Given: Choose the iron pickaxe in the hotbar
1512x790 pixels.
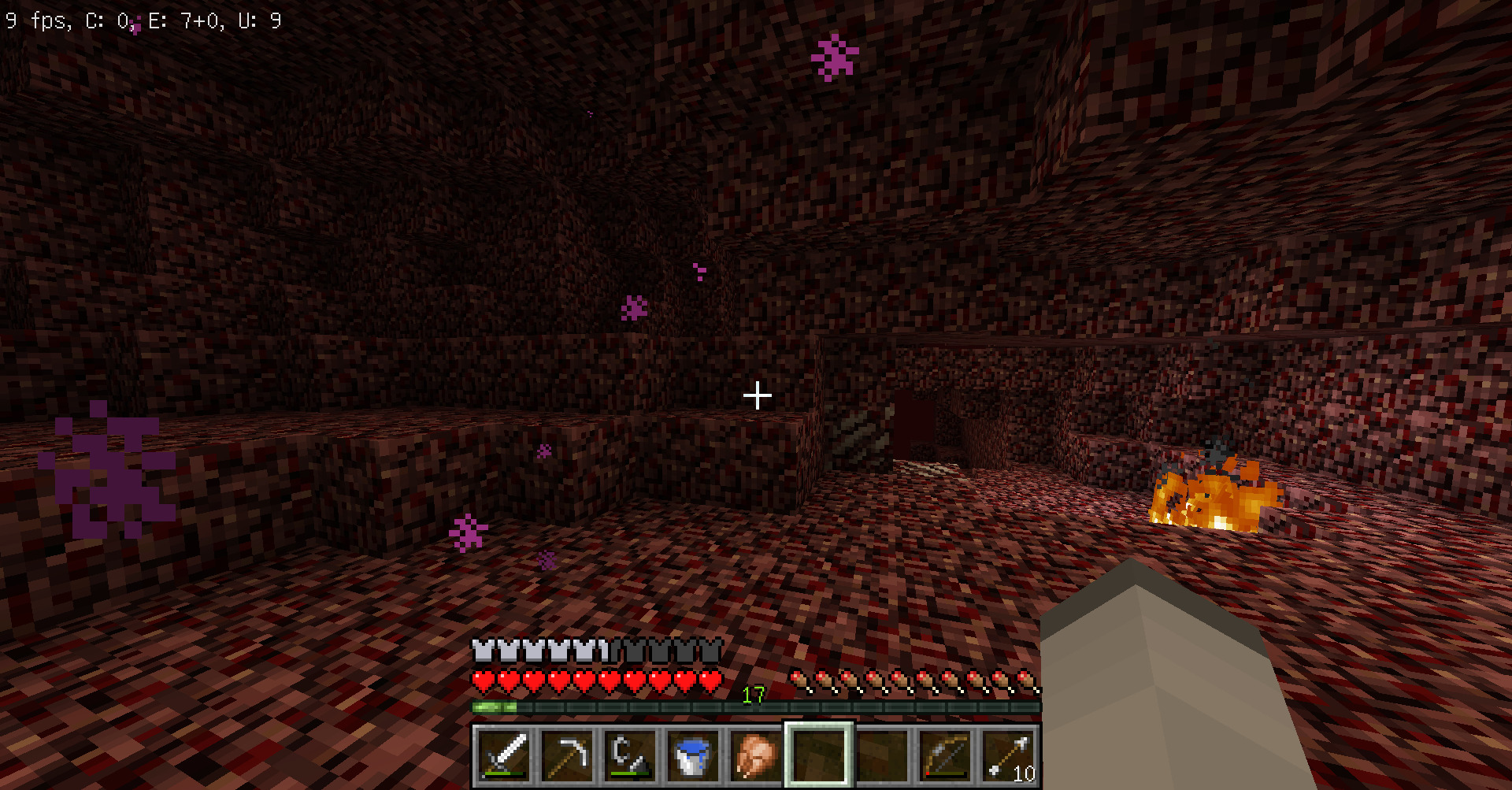Looking at the screenshot, I should coord(567,755).
